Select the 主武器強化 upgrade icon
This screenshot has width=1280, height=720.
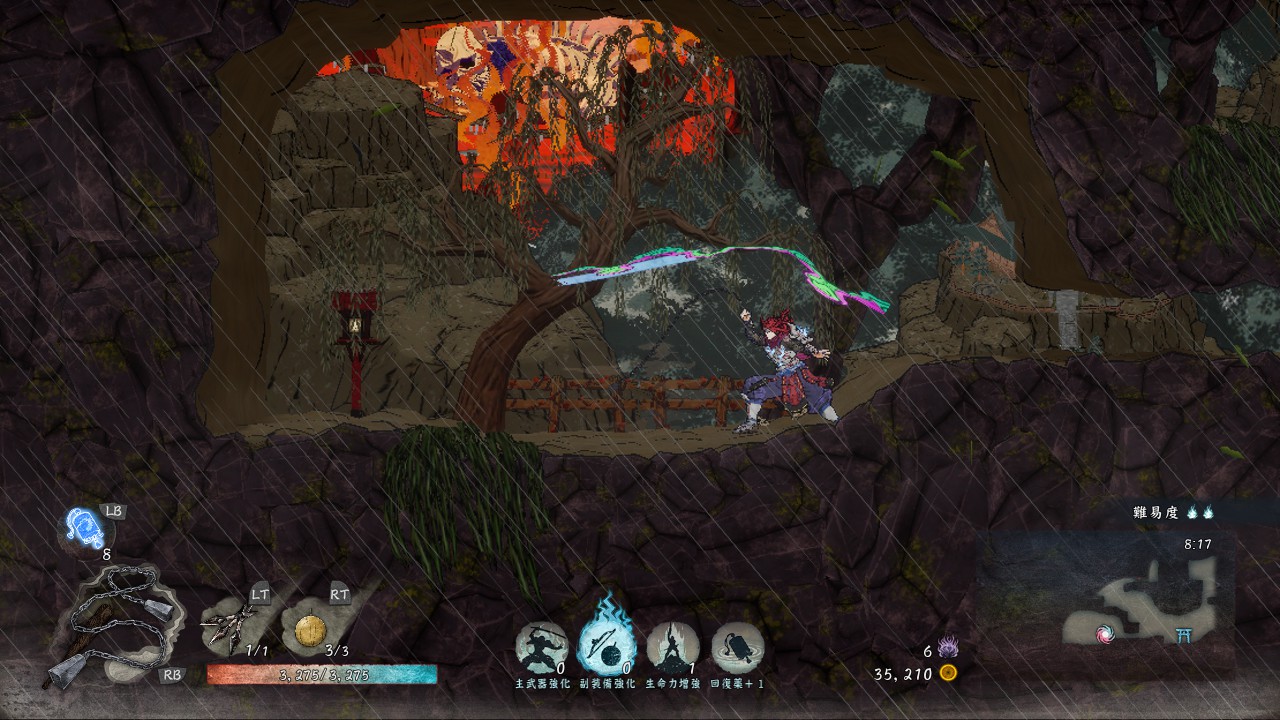click(542, 647)
